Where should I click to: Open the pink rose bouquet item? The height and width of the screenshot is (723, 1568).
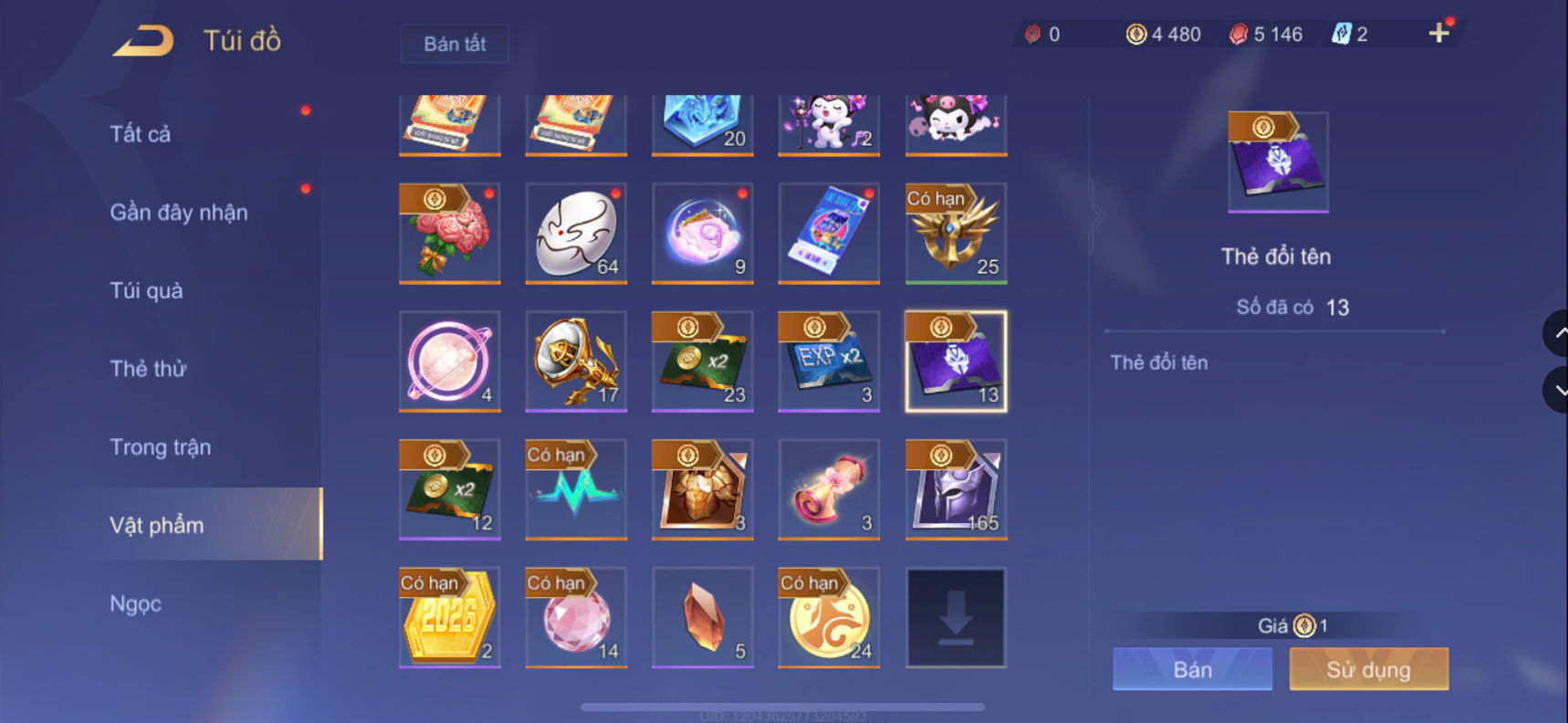449,235
